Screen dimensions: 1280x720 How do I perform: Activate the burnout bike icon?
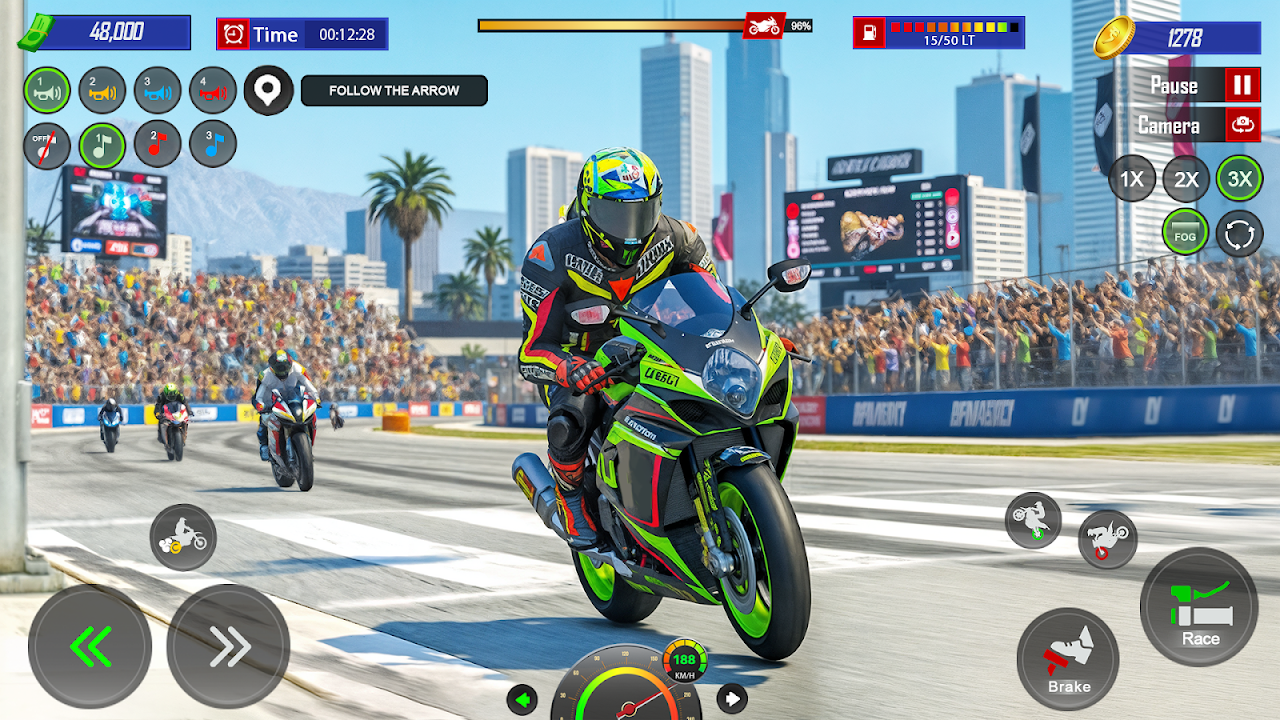[x=183, y=537]
